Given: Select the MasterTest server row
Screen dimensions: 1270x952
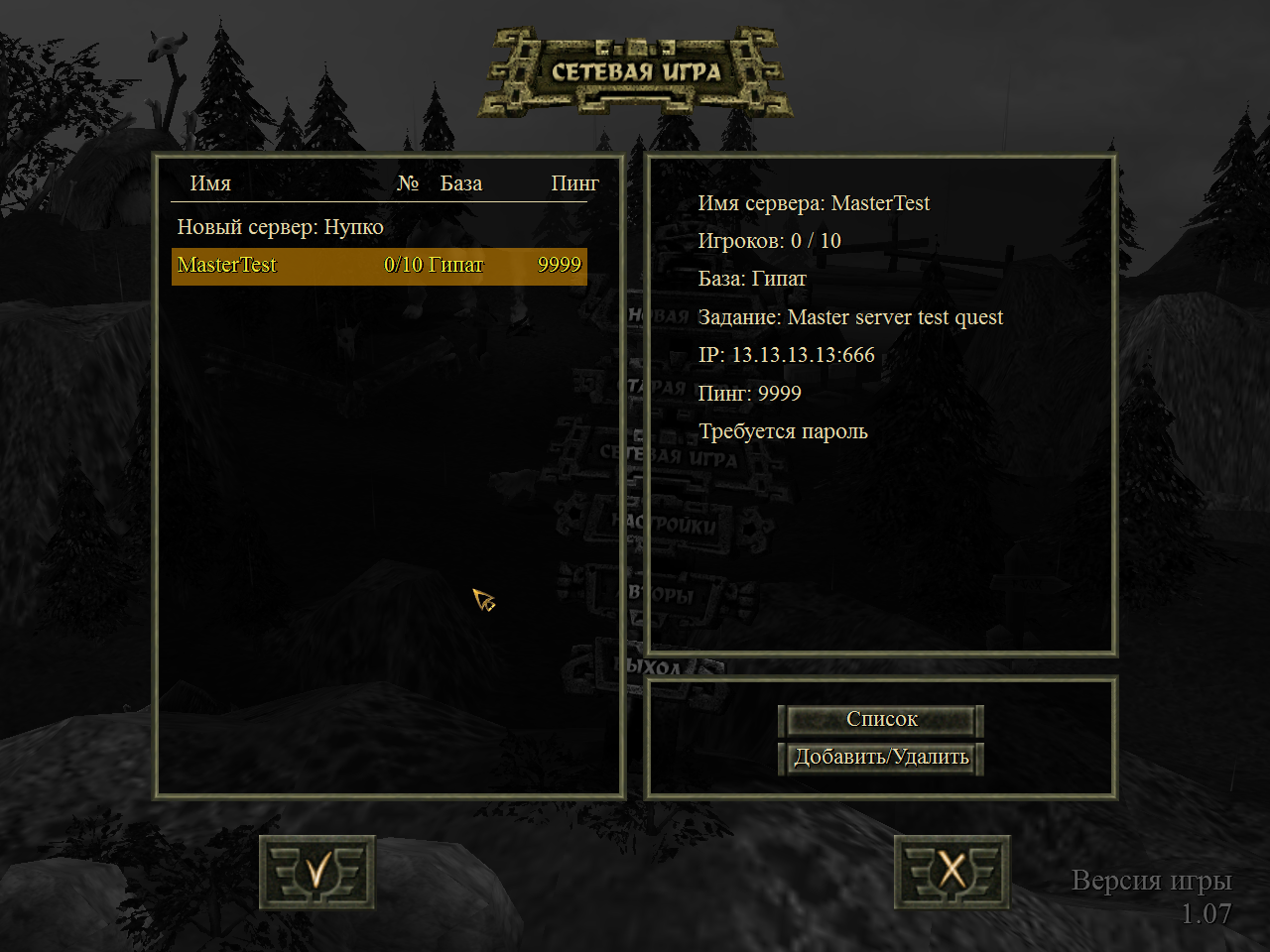Looking at the screenshot, I should pos(379,266).
